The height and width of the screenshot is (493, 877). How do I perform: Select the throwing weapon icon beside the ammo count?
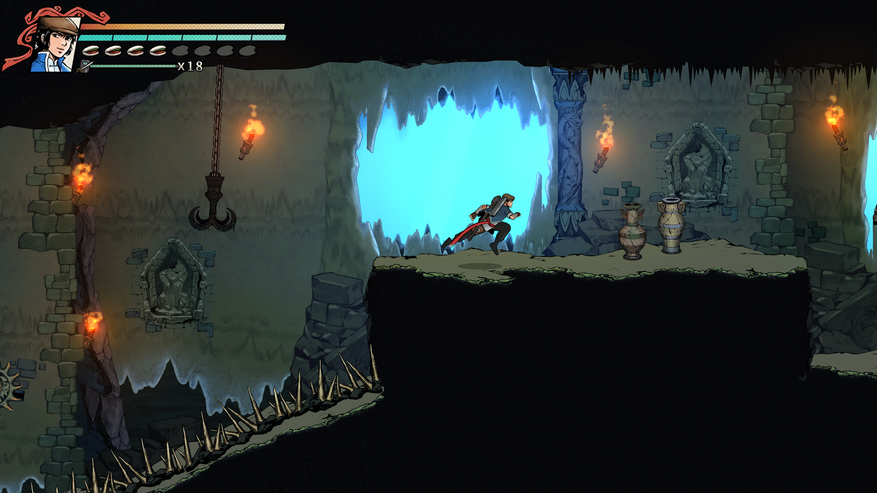point(87,66)
